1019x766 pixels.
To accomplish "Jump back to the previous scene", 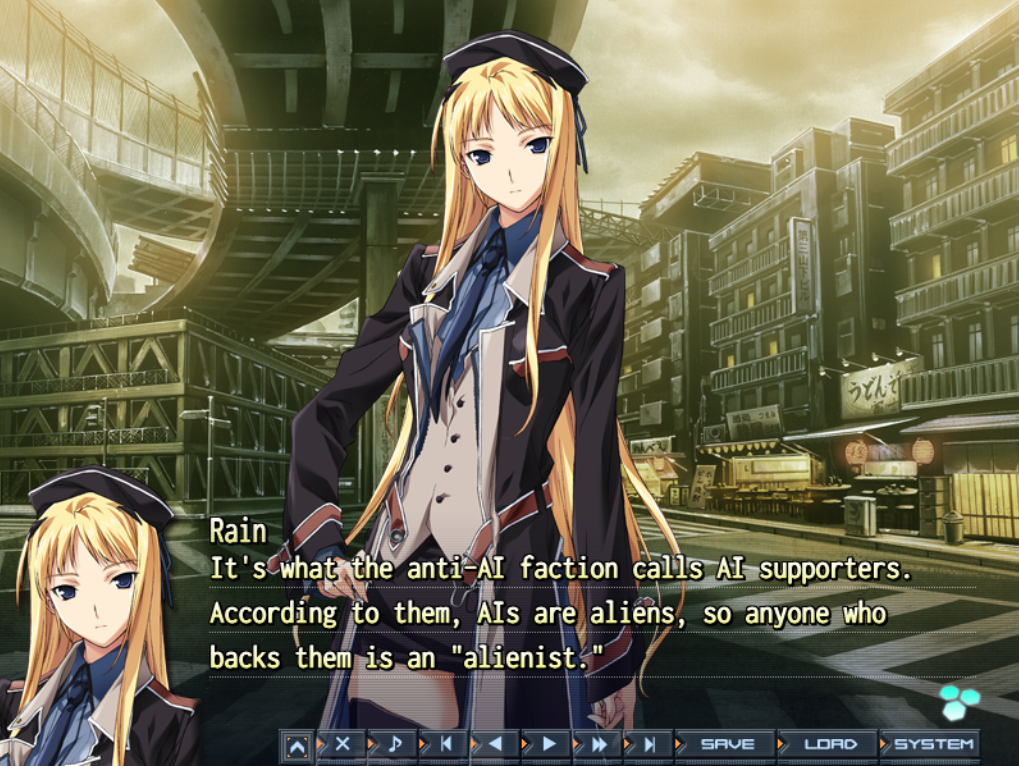I will [x=446, y=744].
